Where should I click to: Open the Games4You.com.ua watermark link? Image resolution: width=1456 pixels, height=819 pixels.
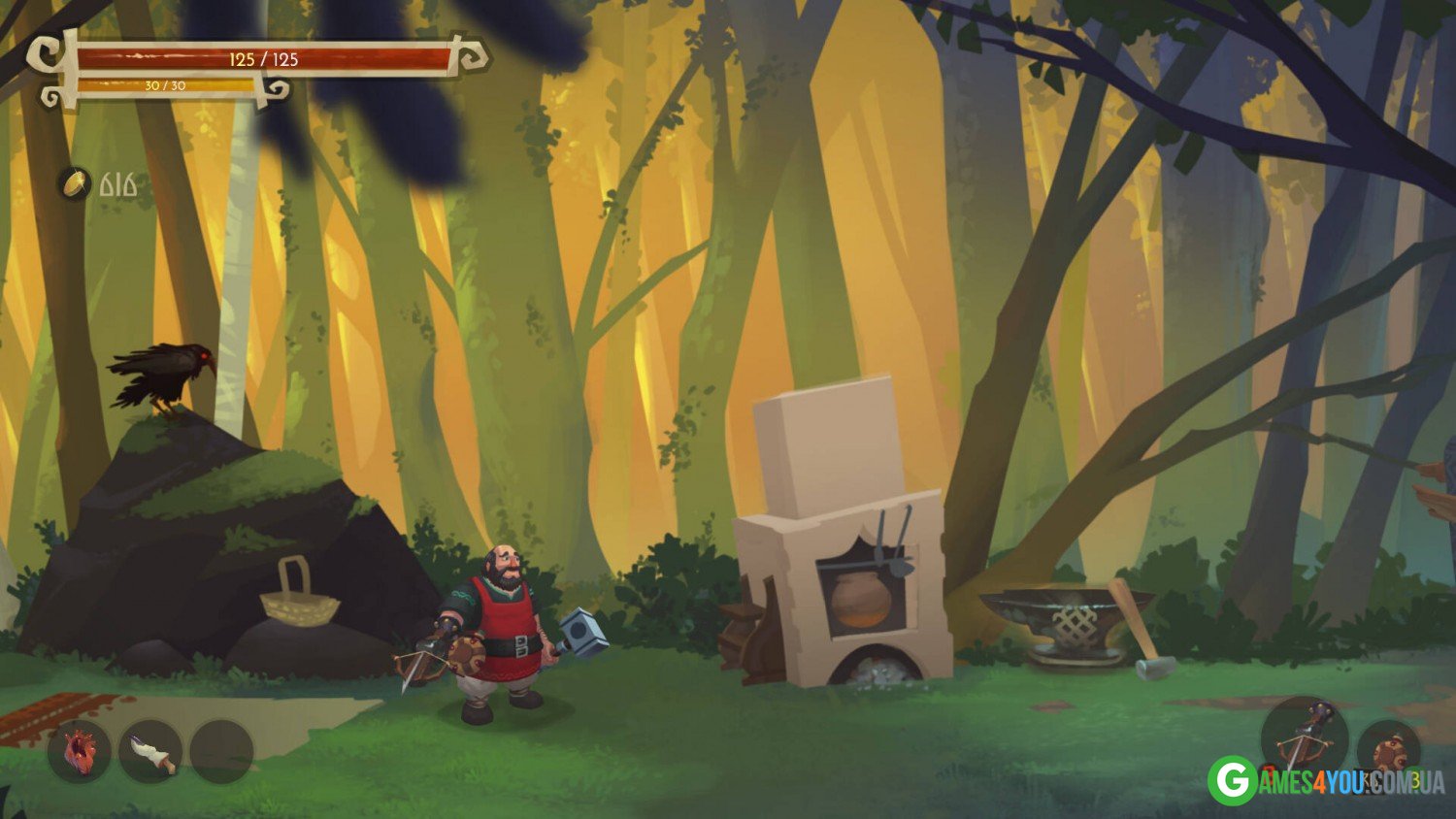pyautogui.click(x=1326, y=781)
